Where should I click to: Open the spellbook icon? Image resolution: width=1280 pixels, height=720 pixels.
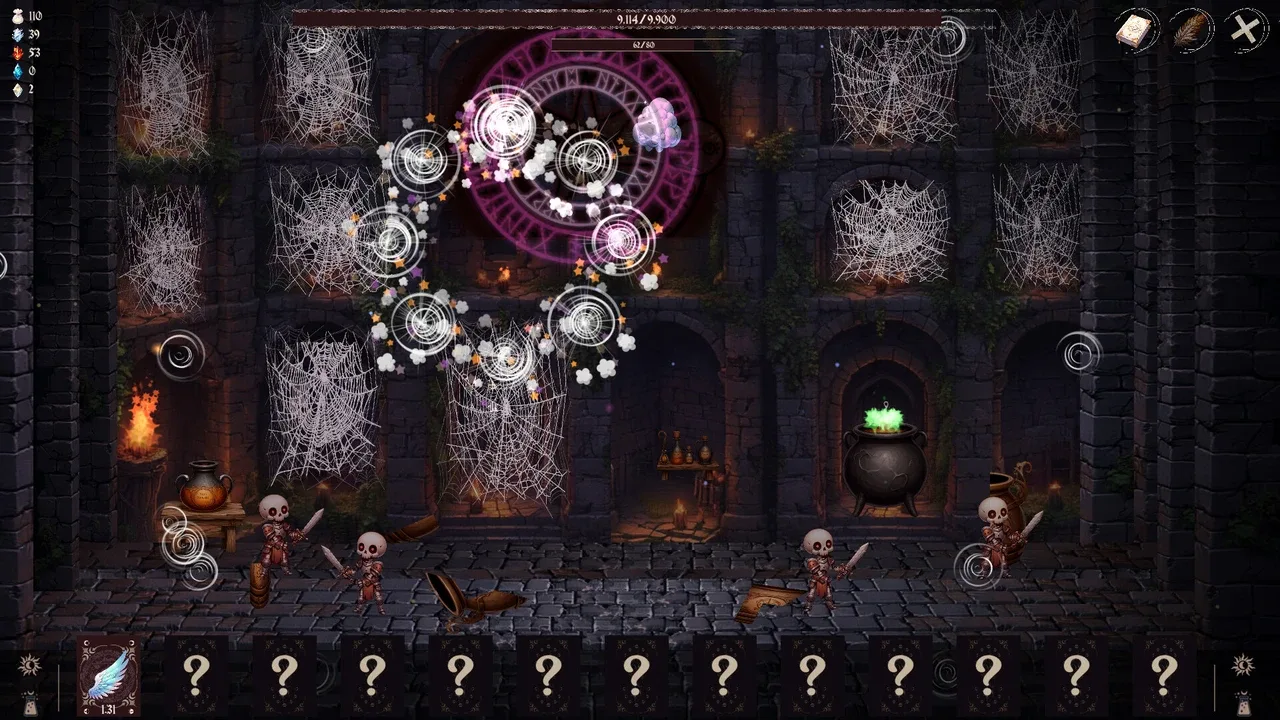[x=1136, y=30]
